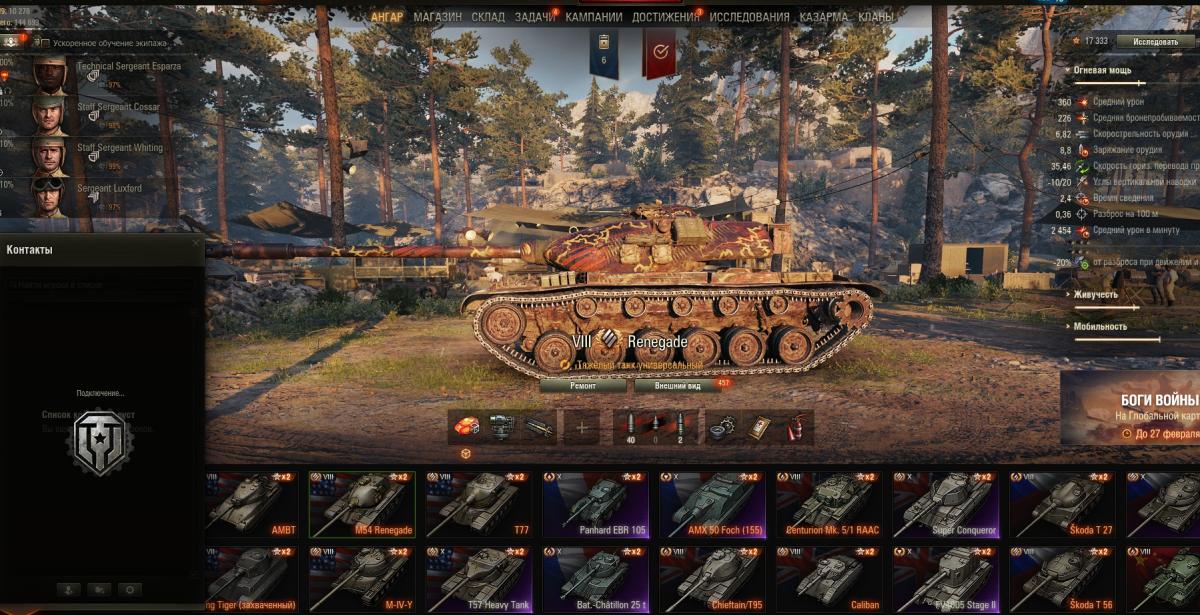
Task: Toggle Ускоренное обучение экипажа checkbox
Action: point(44,43)
